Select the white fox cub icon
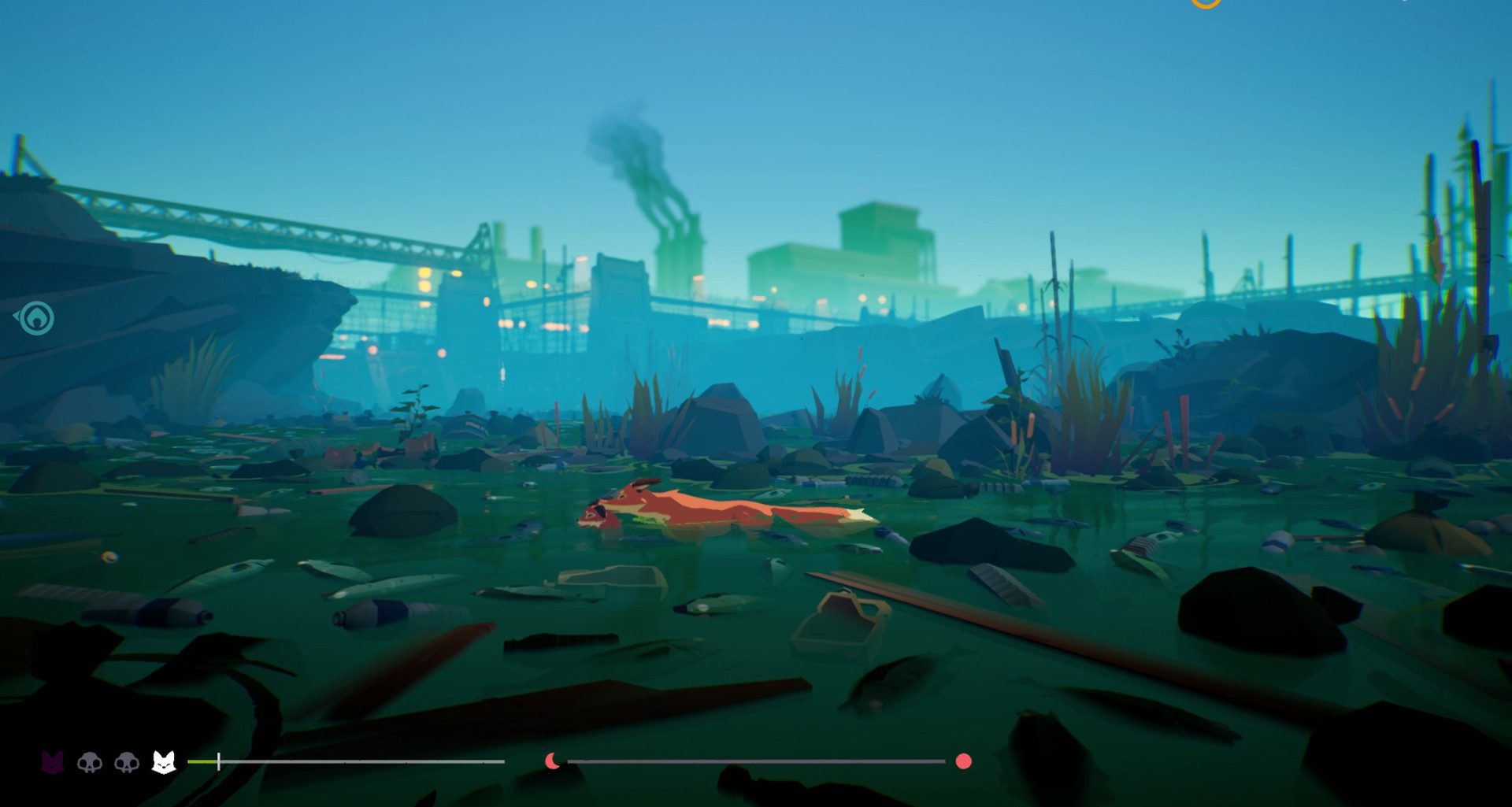The image size is (1512, 807). (x=164, y=762)
